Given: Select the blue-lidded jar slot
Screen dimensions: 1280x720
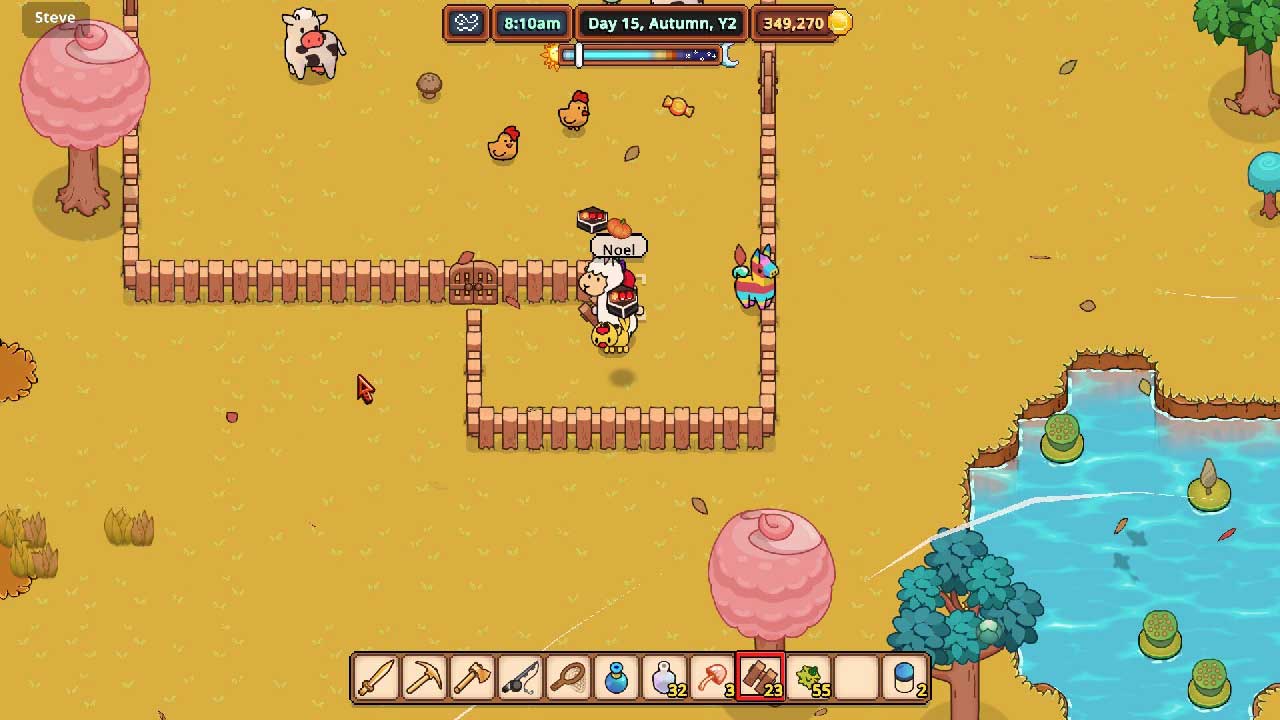Looking at the screenshot, I should pyautogui.click(x=904, y=677).
